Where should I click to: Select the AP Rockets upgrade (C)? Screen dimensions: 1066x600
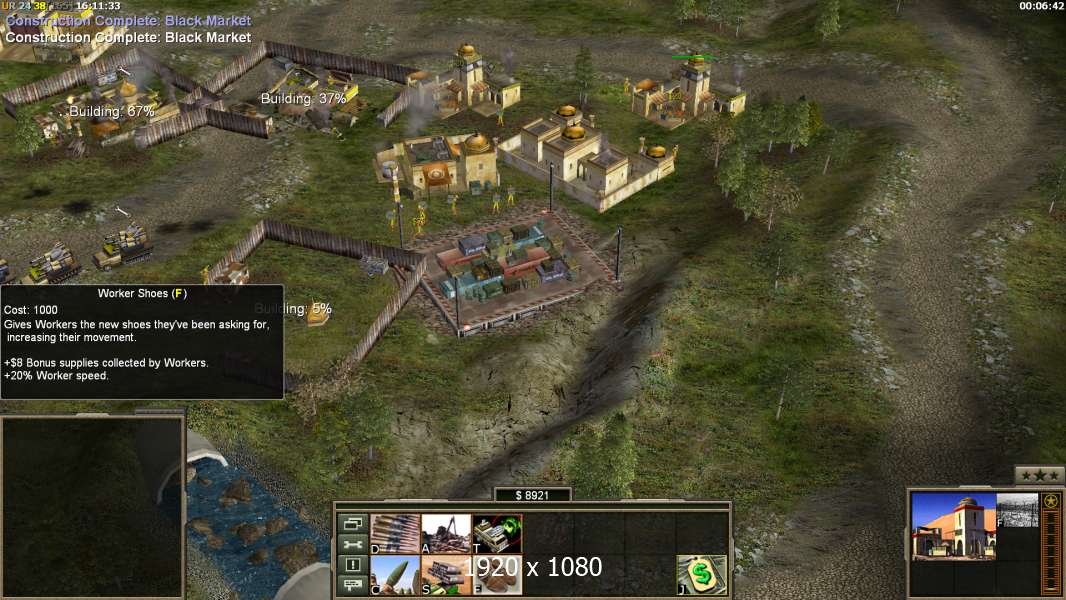click(x=395, y=575)
